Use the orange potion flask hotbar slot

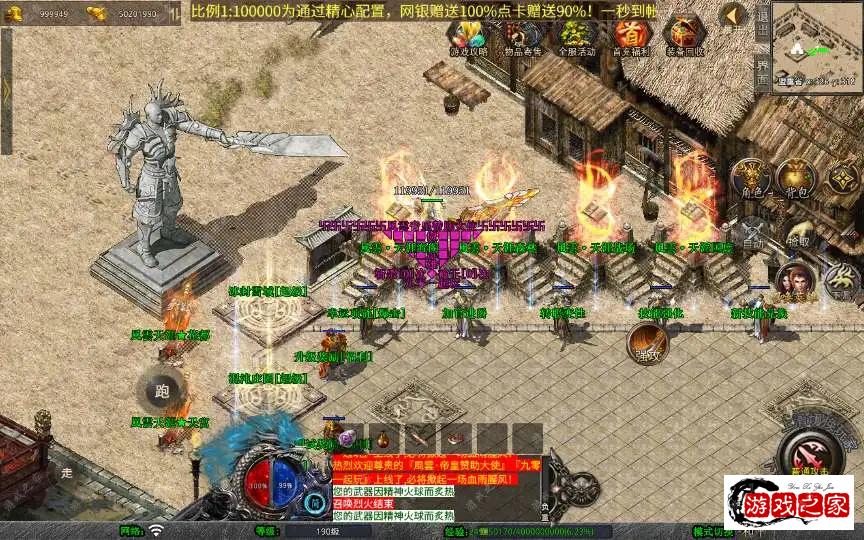(382, 438)
